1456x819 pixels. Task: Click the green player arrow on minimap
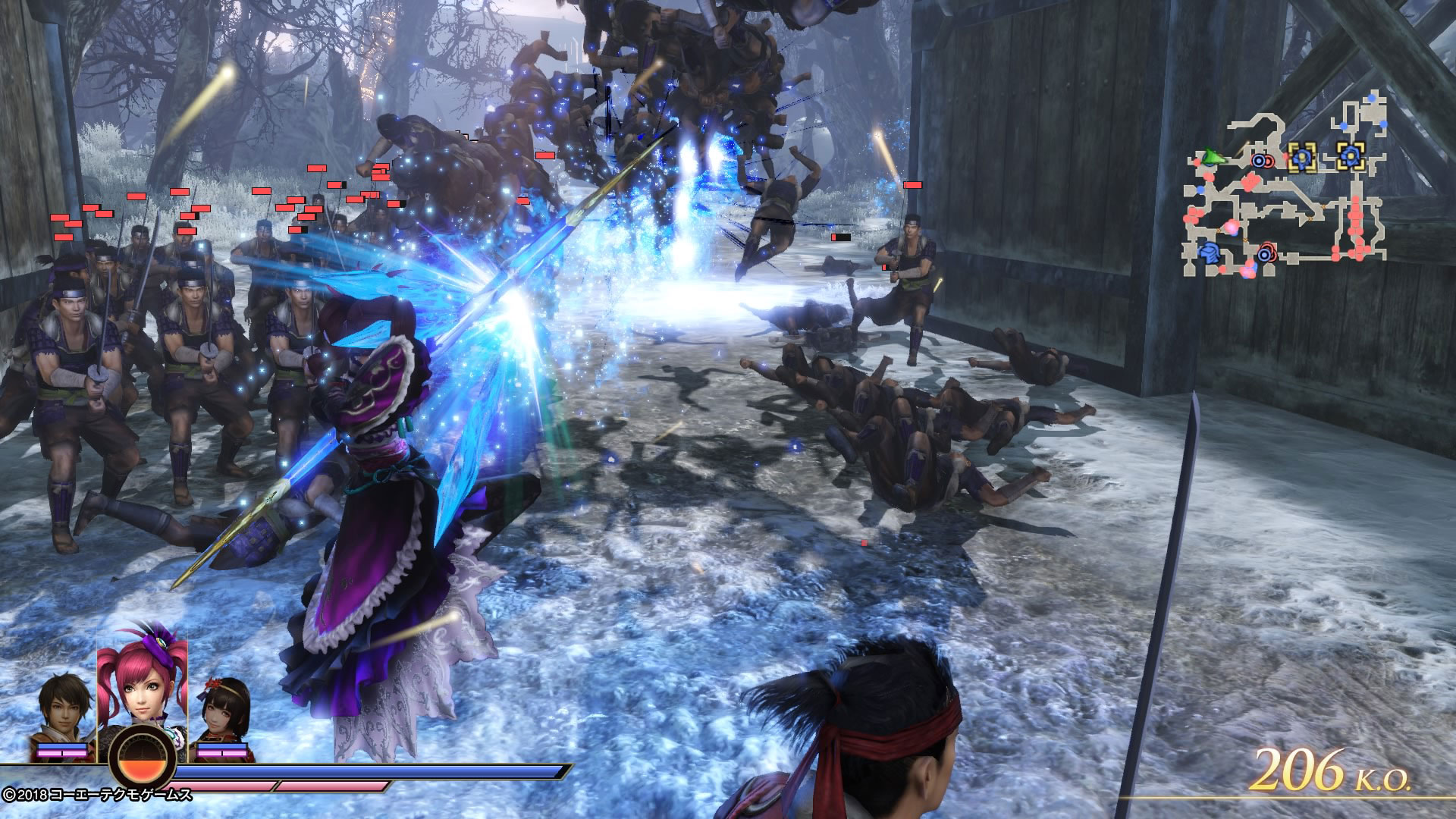click(1215, 158)
